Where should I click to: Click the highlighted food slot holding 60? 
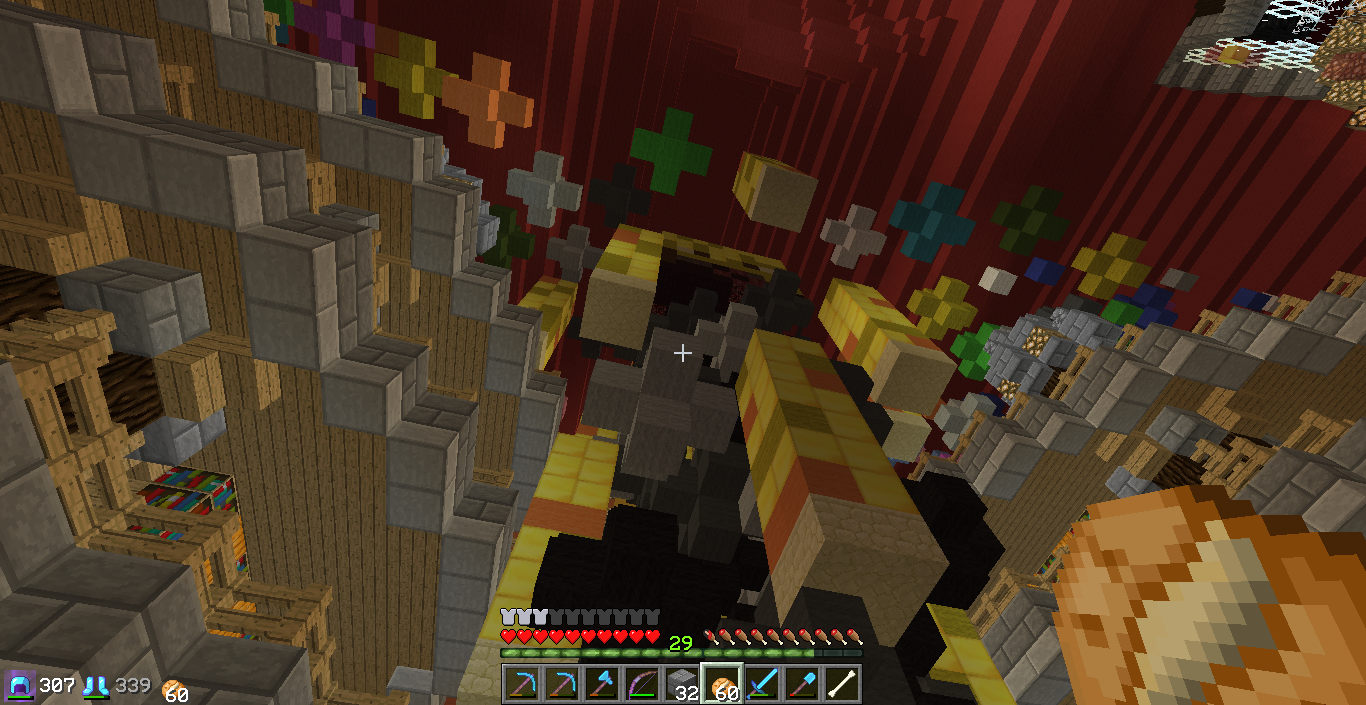point(721,684)
